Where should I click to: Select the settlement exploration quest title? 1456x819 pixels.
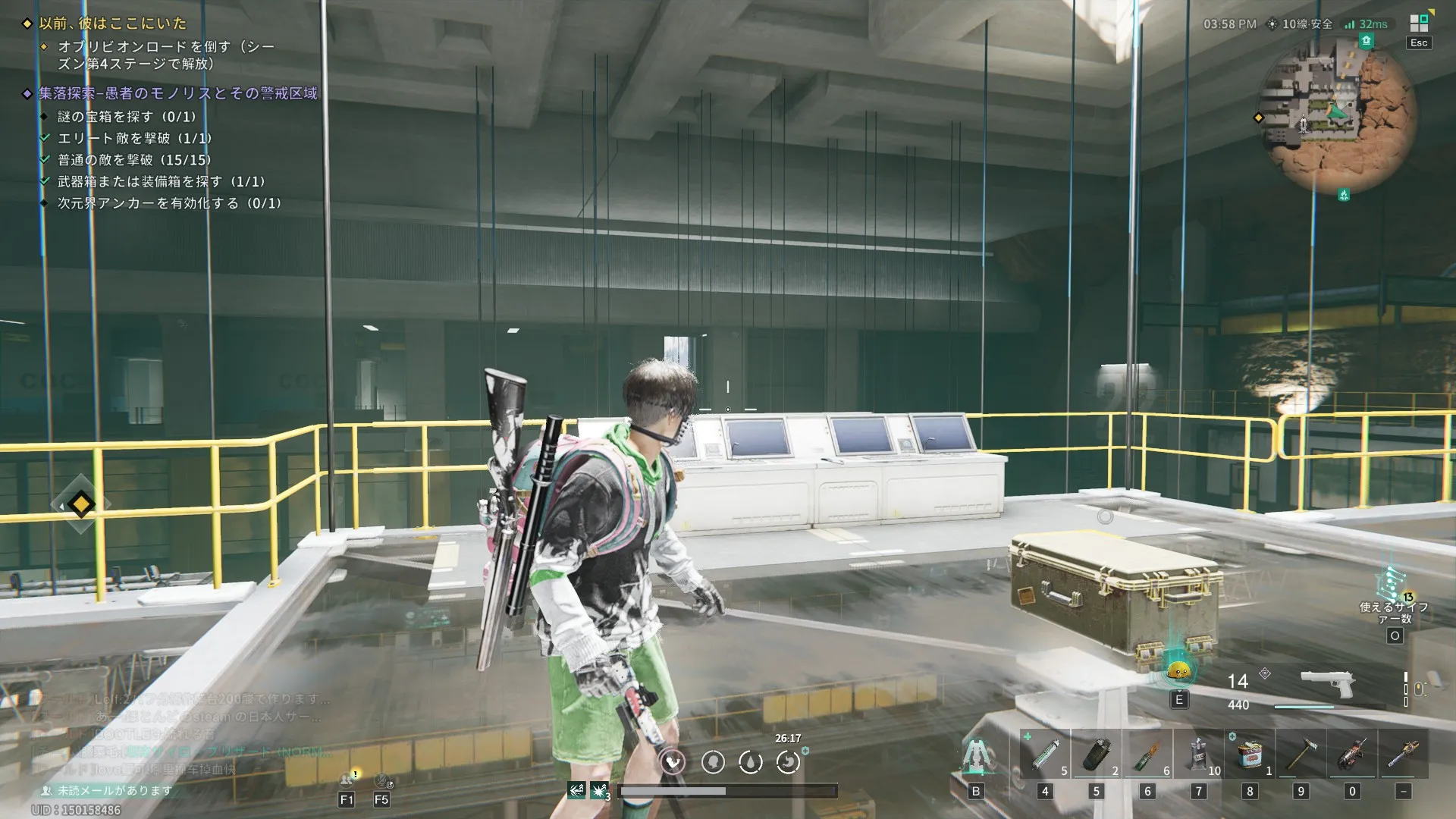(178, 93)
